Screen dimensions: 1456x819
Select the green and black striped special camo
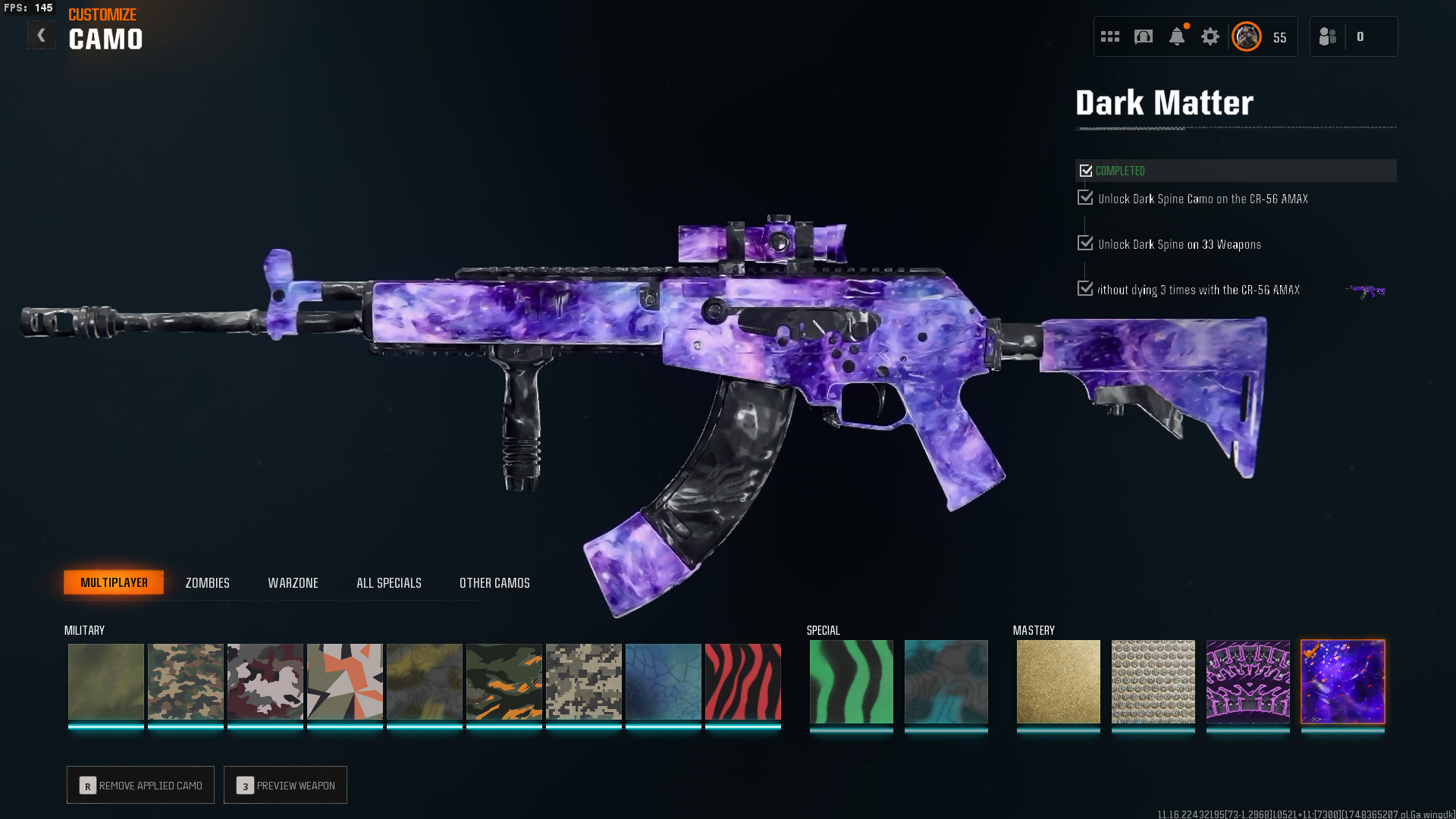coord(851,682)
